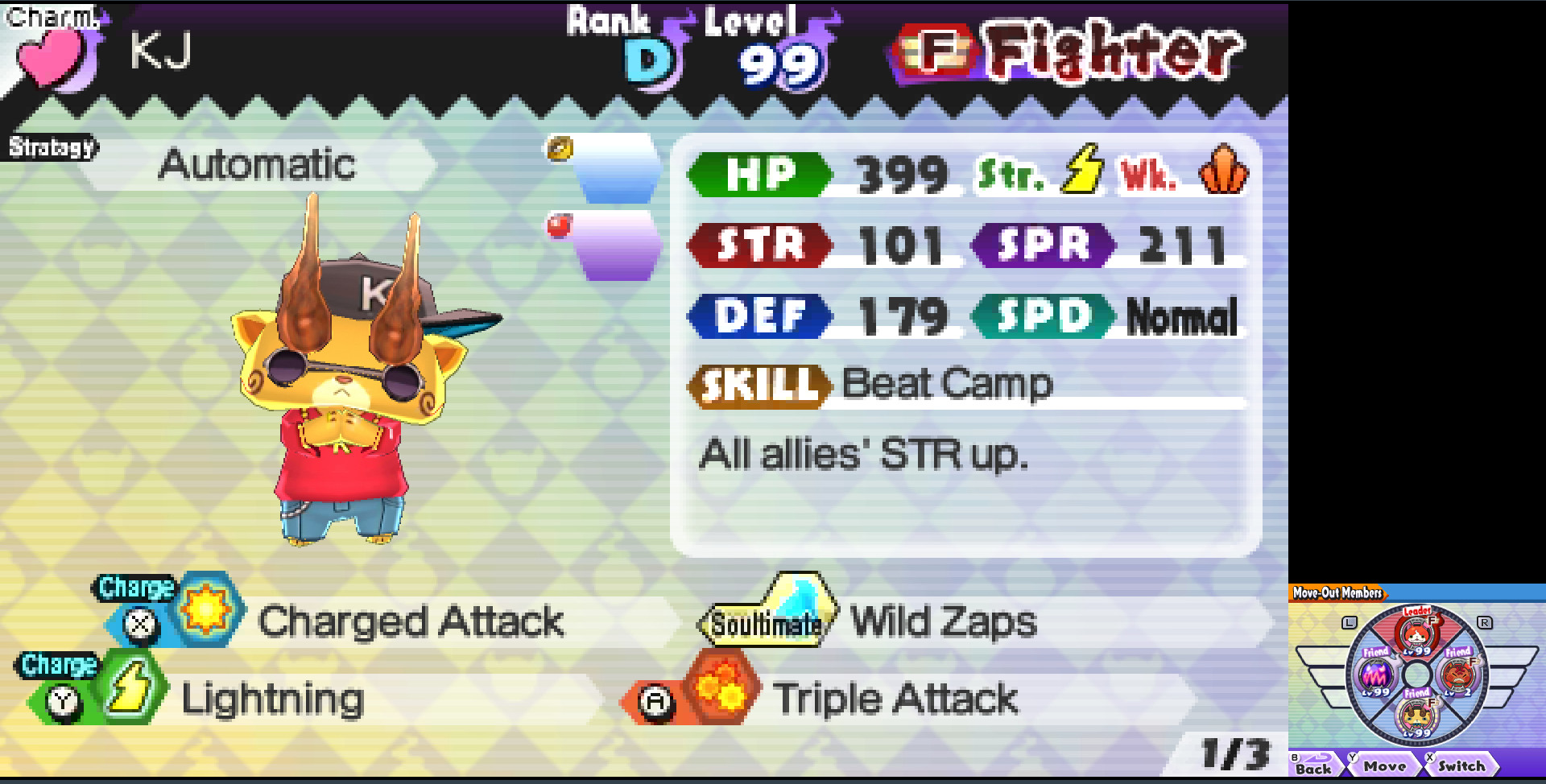Click the Wk fire weakness icon
This screenshot has height=784, width=1546.
tap(1224, 171)
